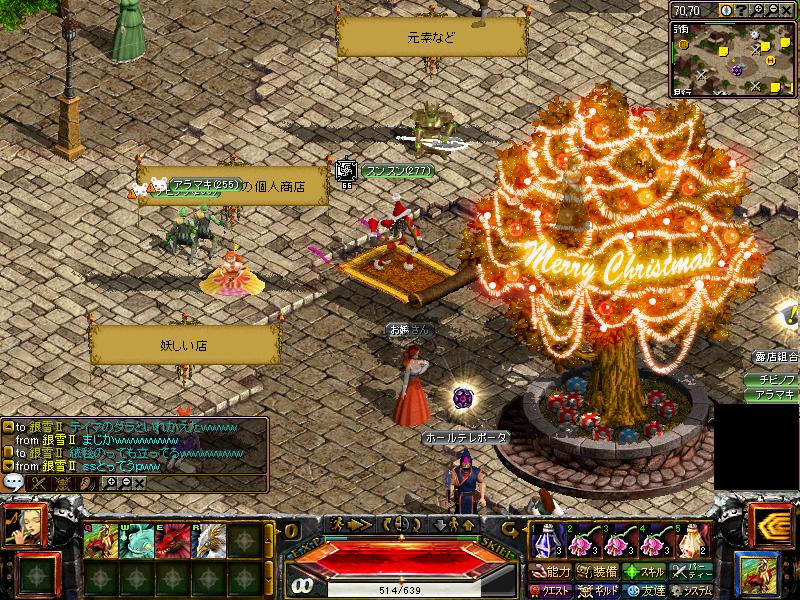Toggle the chat ear (whisper) filter
Image resolution: width=800 pixels, height=600 pixels.
tap(86, 483)
